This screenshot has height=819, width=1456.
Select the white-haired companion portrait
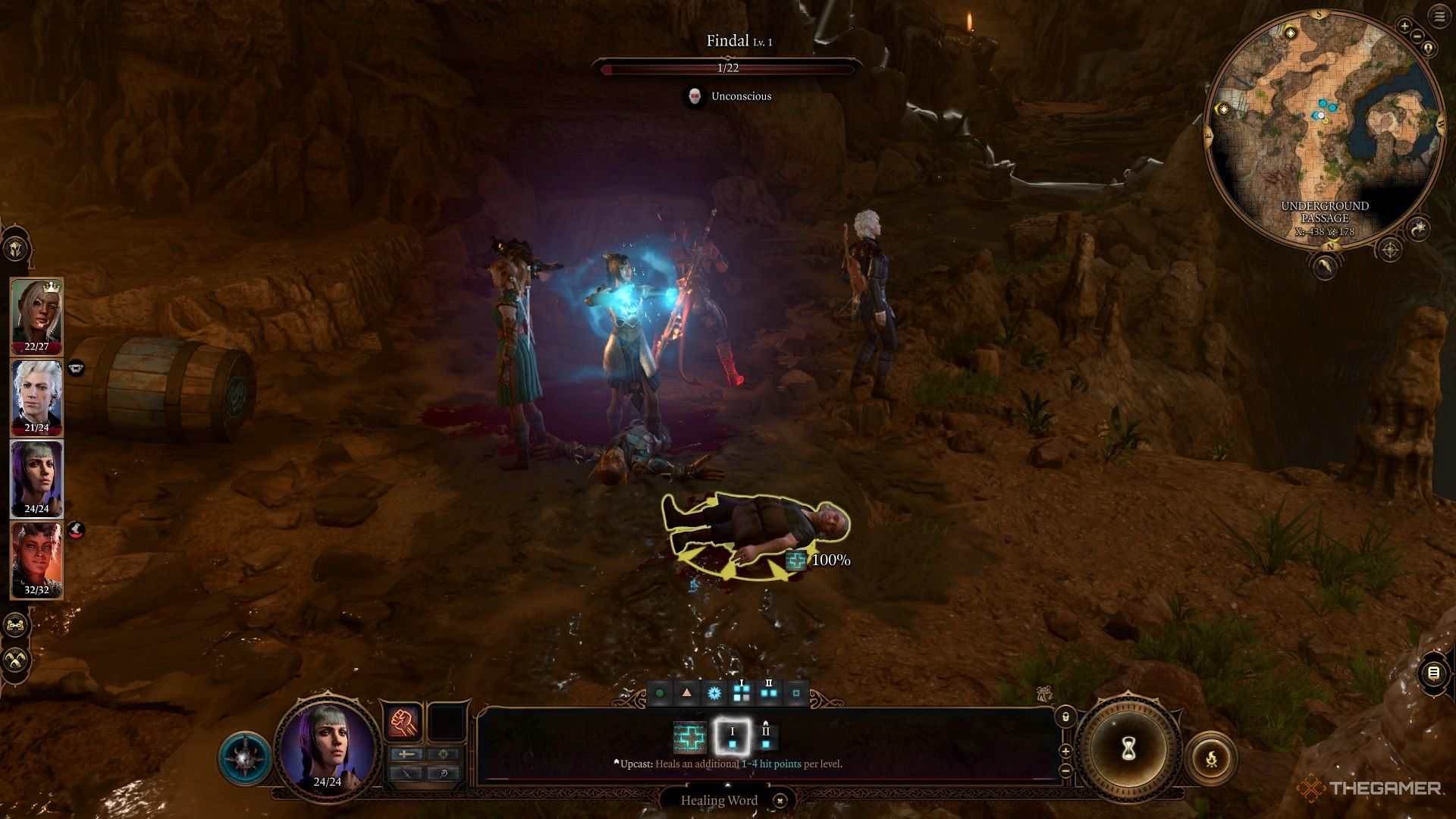tap(36, 397)
